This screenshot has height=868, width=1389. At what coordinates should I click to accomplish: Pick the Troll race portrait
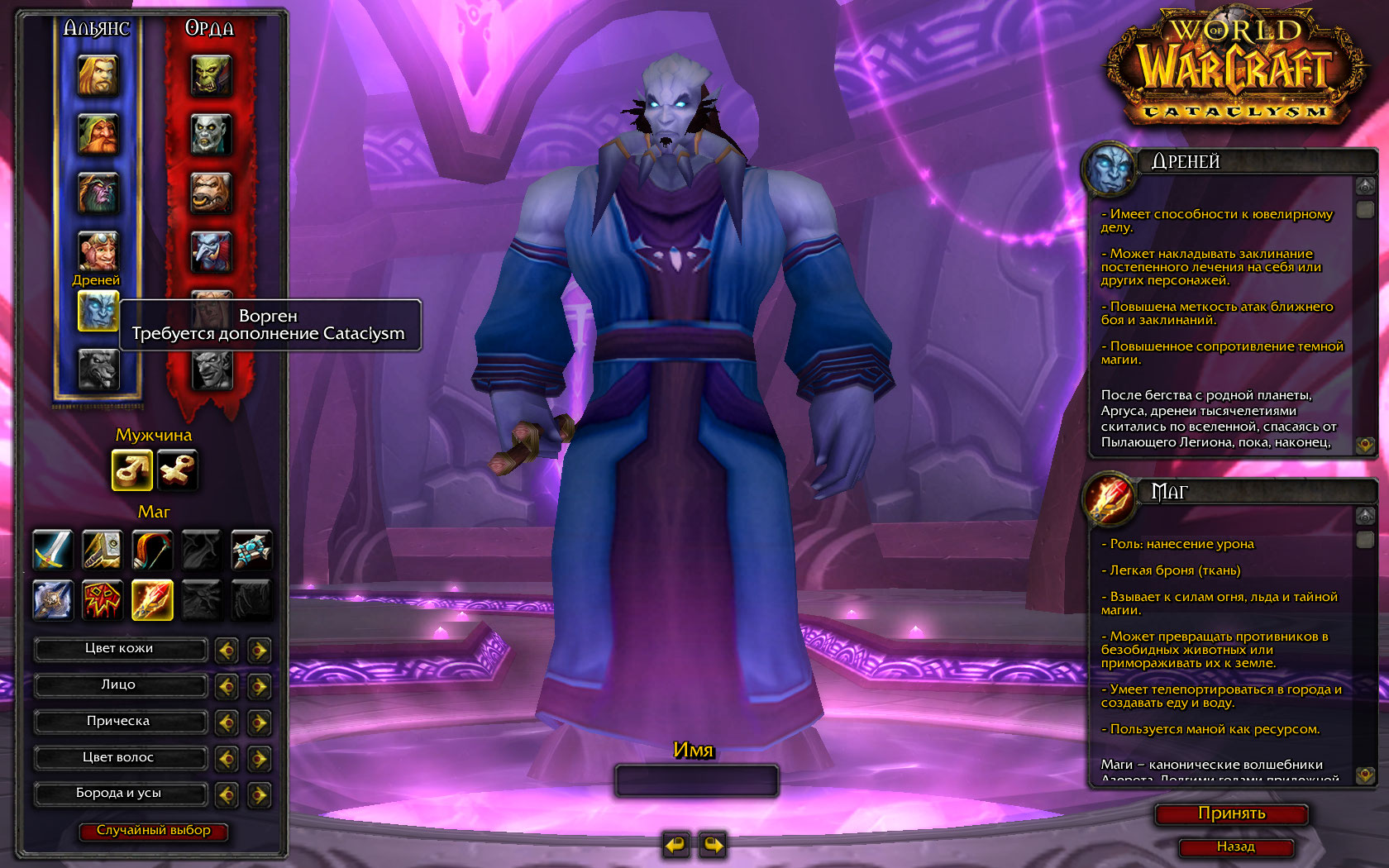[x=211, y=250]
